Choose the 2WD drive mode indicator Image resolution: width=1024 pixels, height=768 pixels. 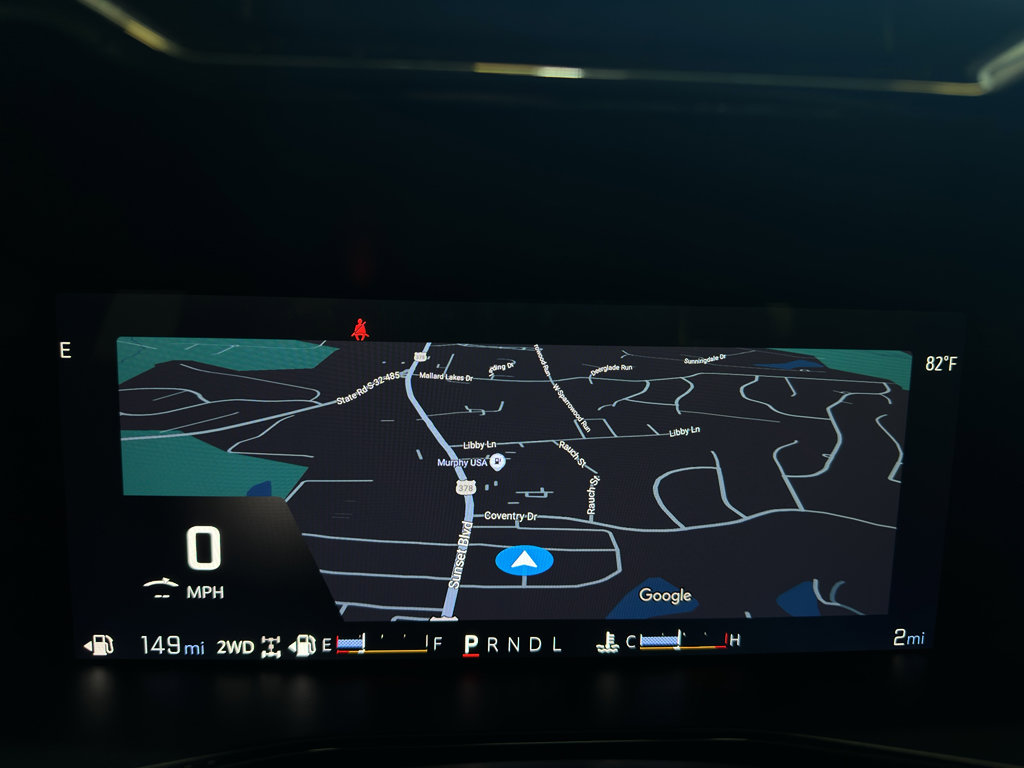pos(236,646)
